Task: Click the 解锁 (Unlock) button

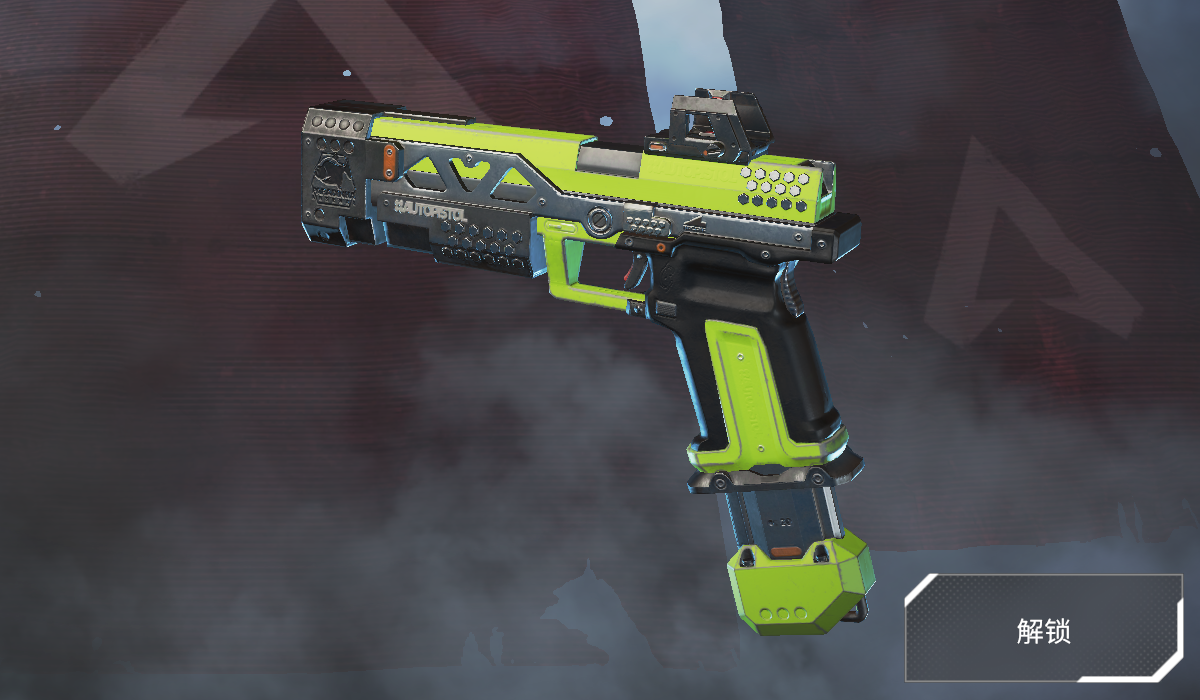Action: (1043, 629)
